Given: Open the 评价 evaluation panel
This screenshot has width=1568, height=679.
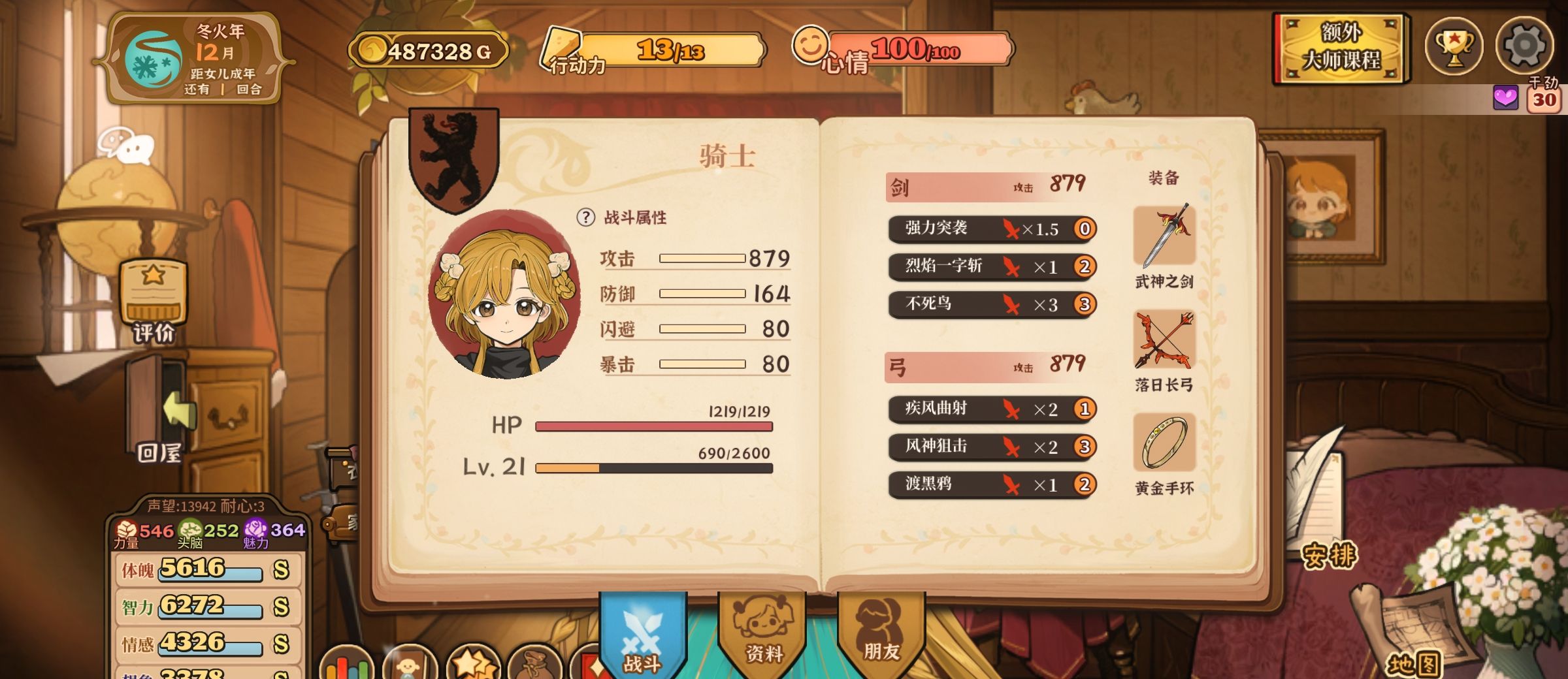Looking at the screenshot, I should click(x=154, y=300).
